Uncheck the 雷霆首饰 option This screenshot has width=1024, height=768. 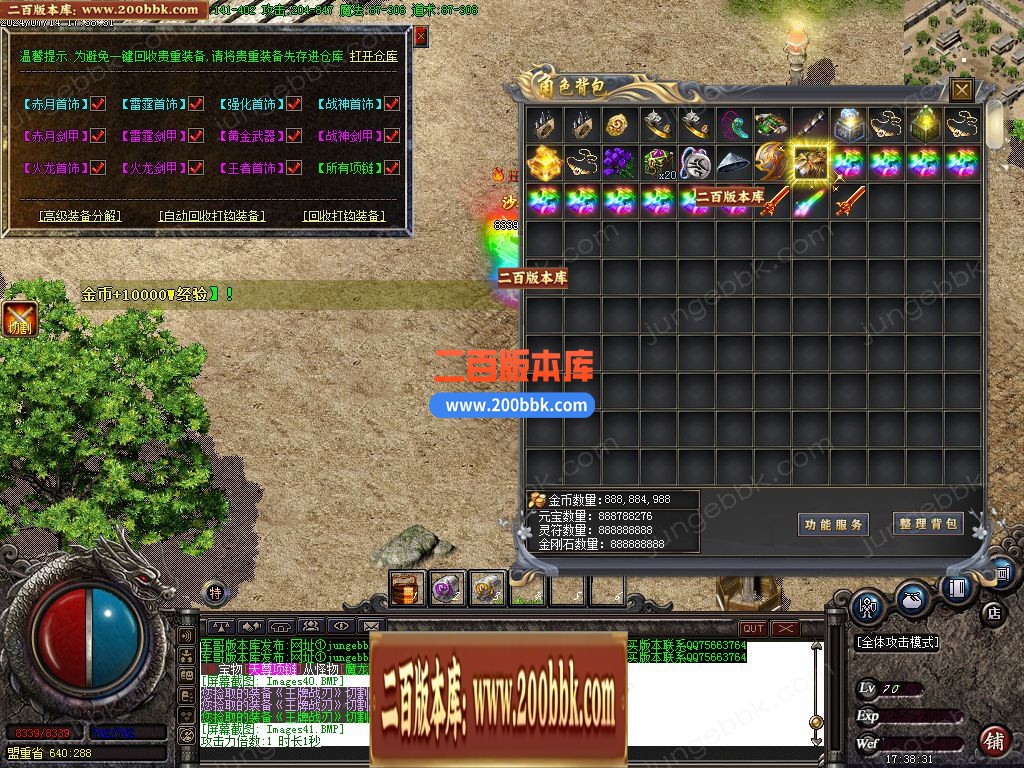tap(196, 104)
